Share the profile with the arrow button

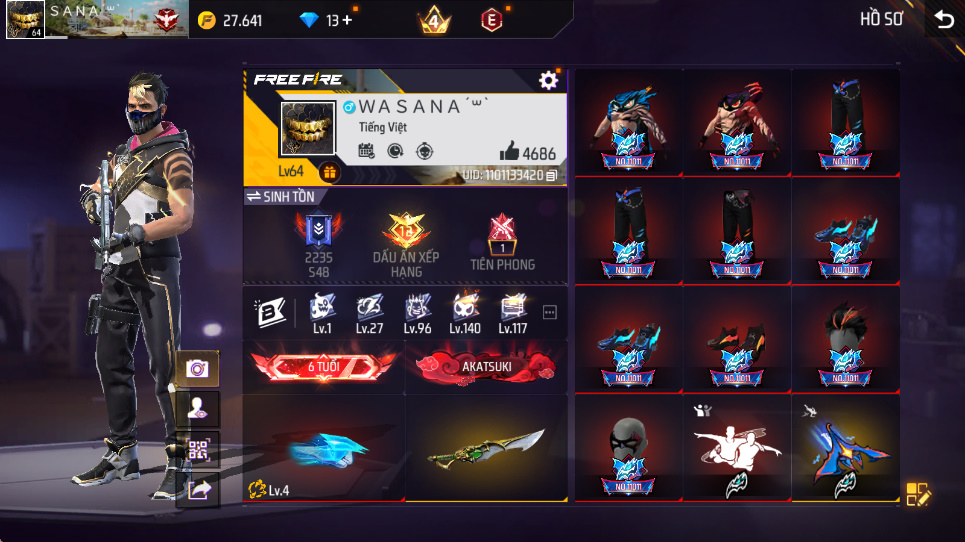pos(197,489)
